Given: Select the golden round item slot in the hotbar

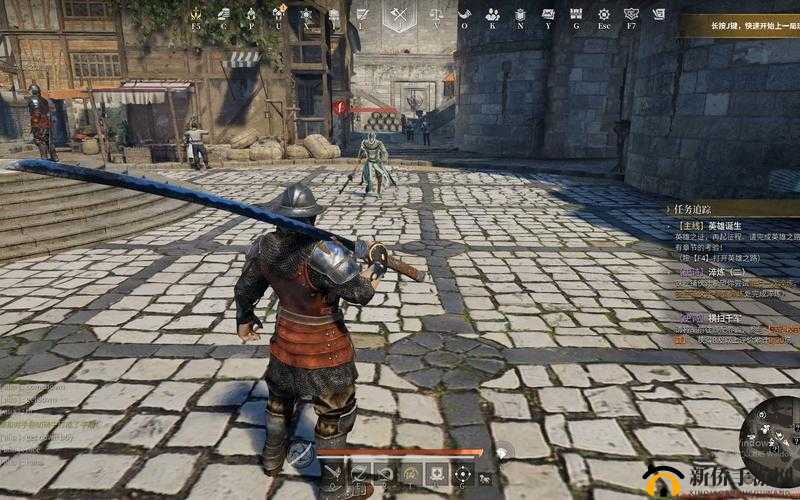Looking at the screenshot, I should [410, 473].
